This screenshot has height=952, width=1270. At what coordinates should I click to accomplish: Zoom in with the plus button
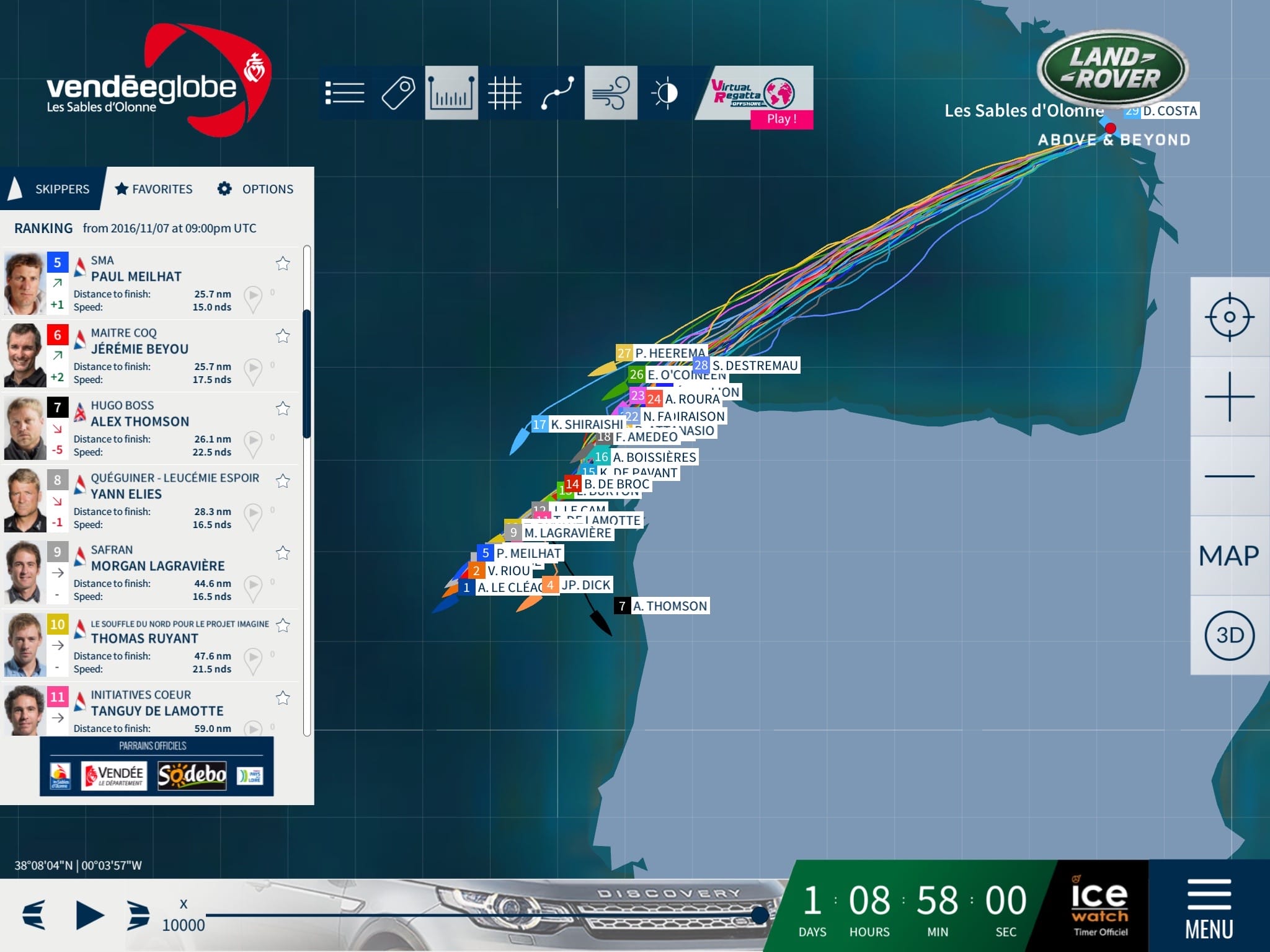tap(1229, 397)
